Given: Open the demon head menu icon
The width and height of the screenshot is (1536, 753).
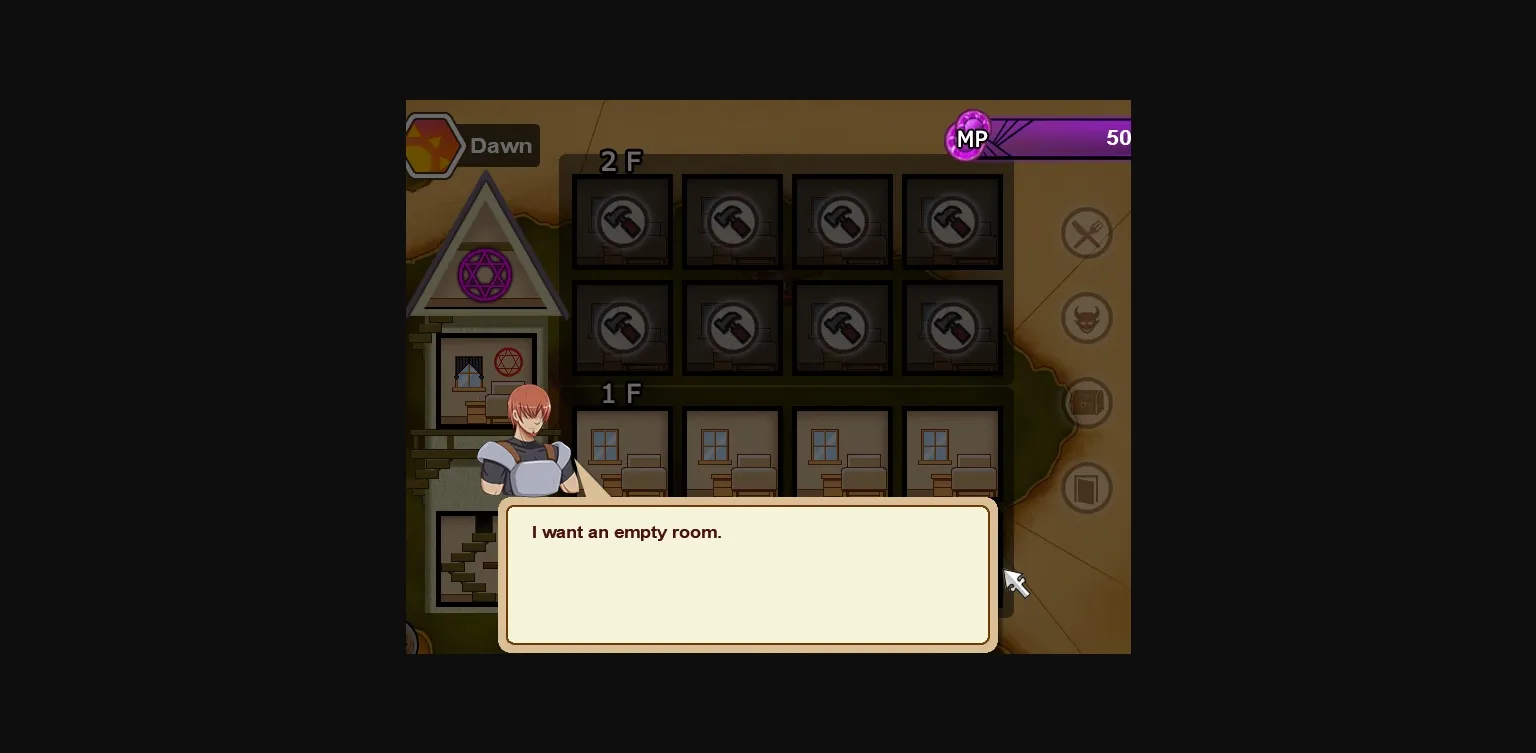Looking at the screenshot, I should (1086, 317).
